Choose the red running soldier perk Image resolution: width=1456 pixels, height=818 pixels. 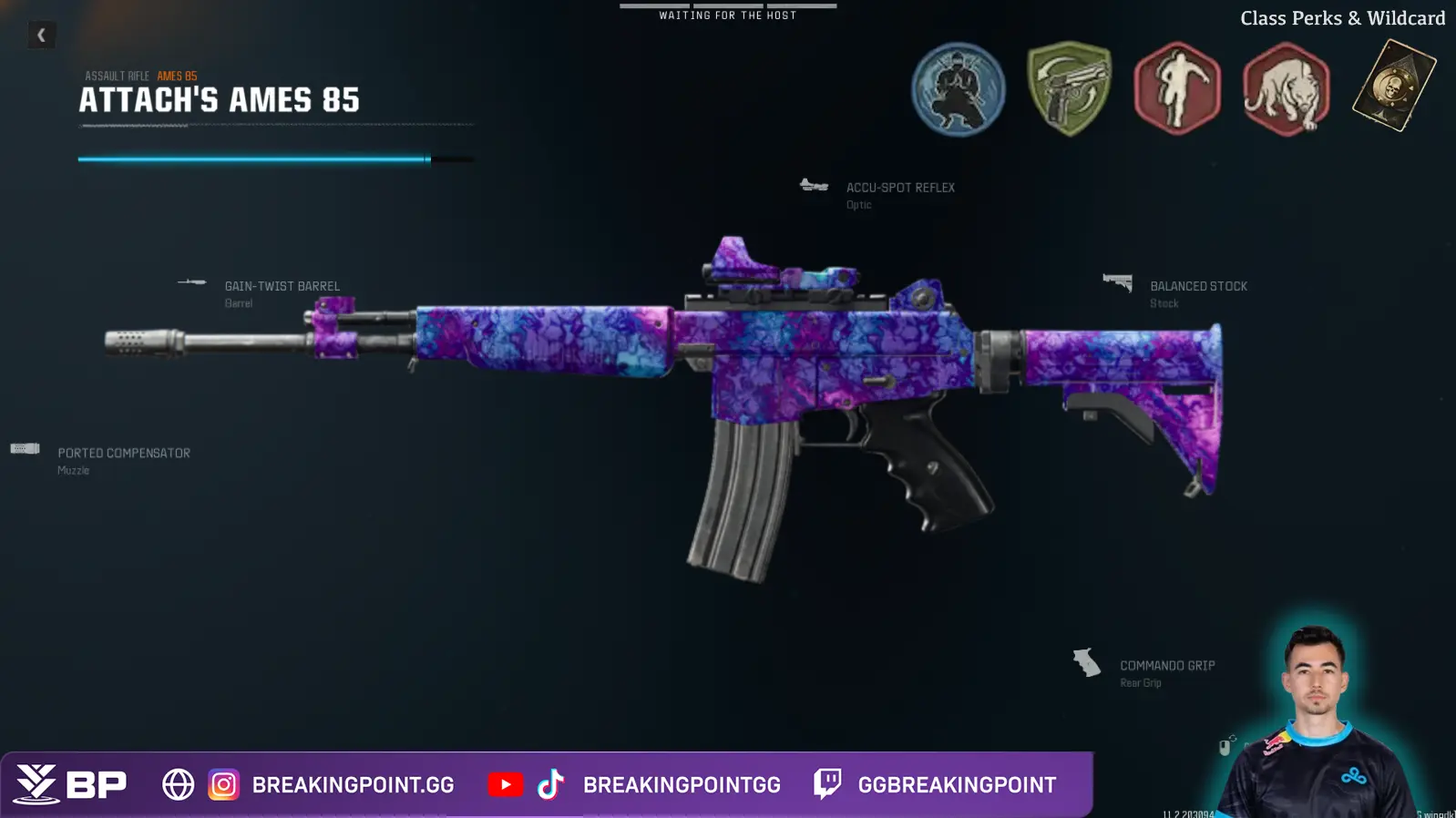tap(1177, 89)
